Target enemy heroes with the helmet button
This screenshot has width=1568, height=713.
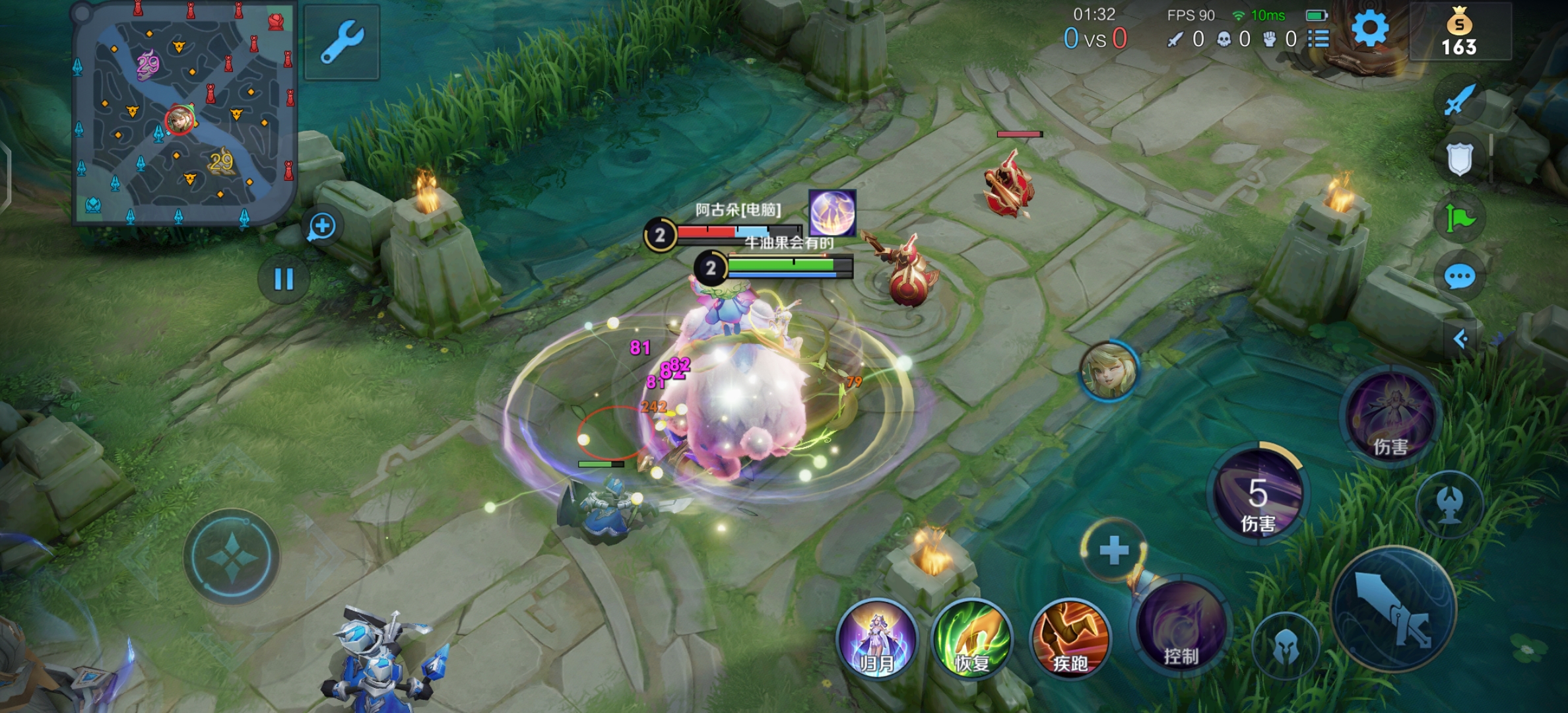[1286, 646]
